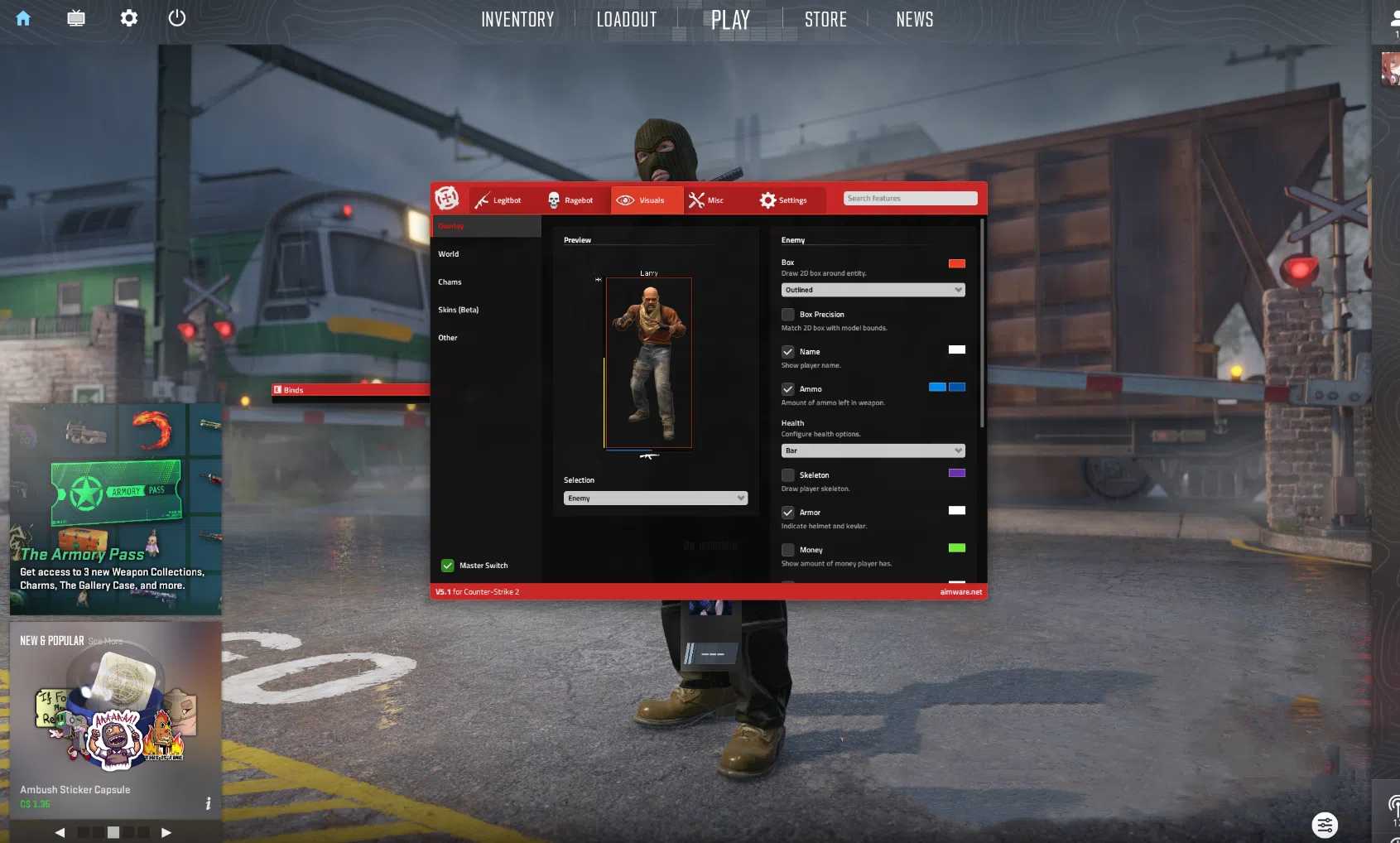Toggle the Master Switch checkbox
Viewport: 1400px width, 843px height.
coord(448,566)
